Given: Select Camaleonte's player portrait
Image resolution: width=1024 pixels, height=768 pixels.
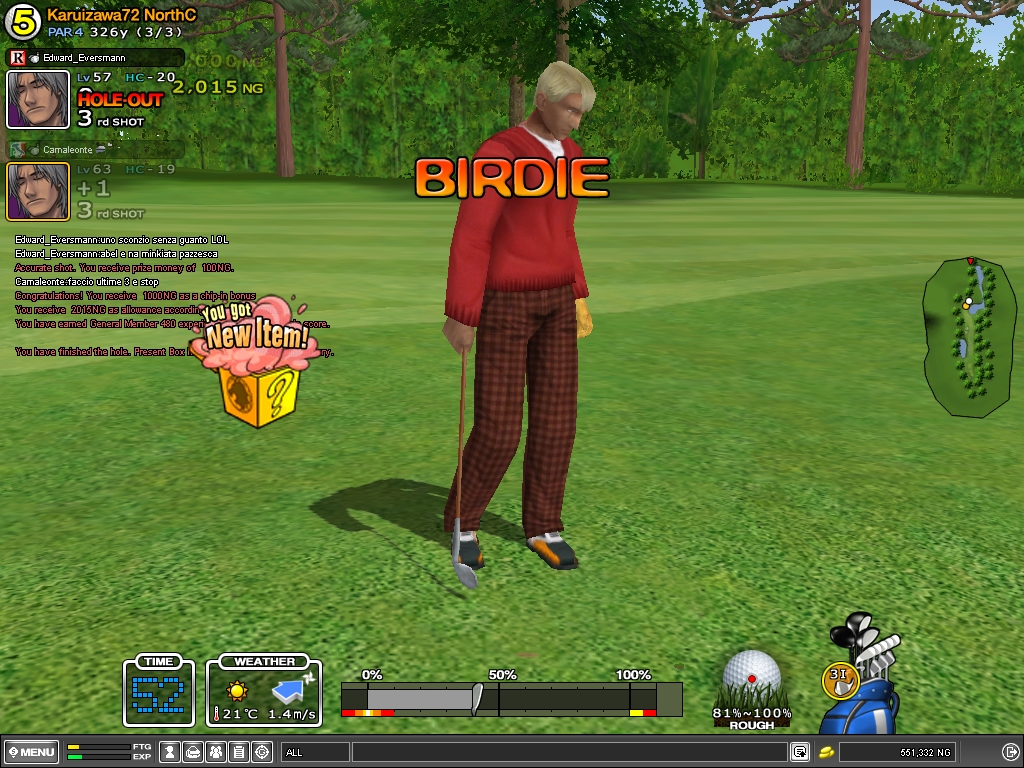Looking at the screenshot, I should click(x=38, y=191).
